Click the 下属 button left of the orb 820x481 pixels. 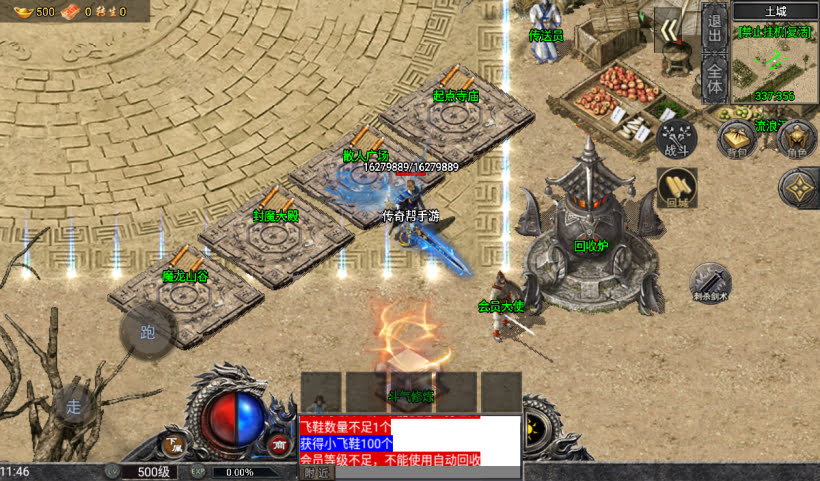tap(176, 443)
